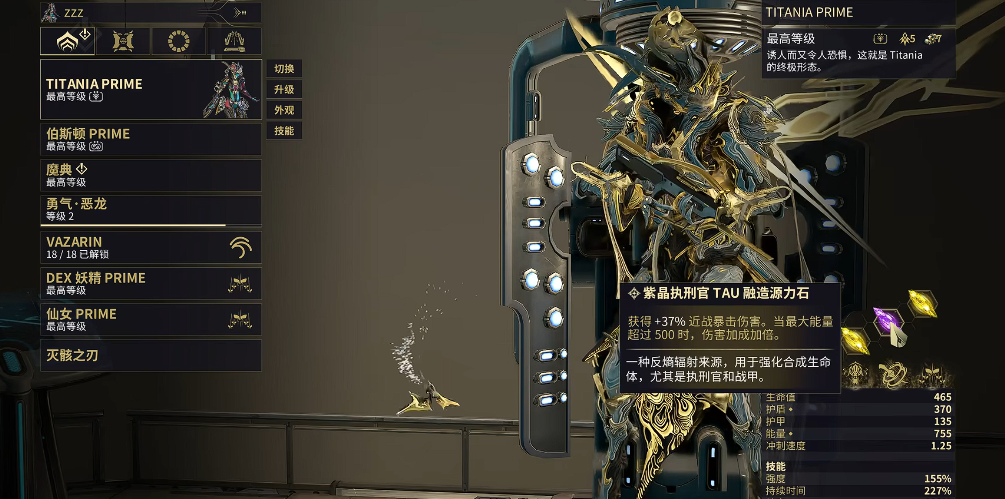Open the Vazarin focus school entry

tap(150, 247)
